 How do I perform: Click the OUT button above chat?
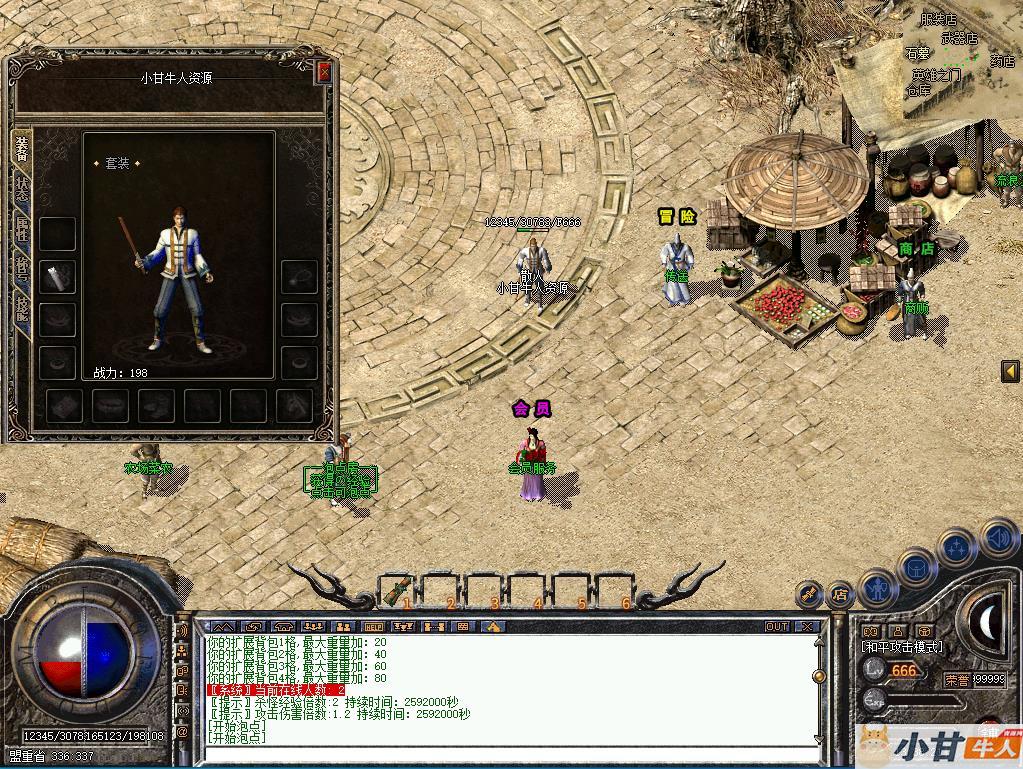pos(777,627)
